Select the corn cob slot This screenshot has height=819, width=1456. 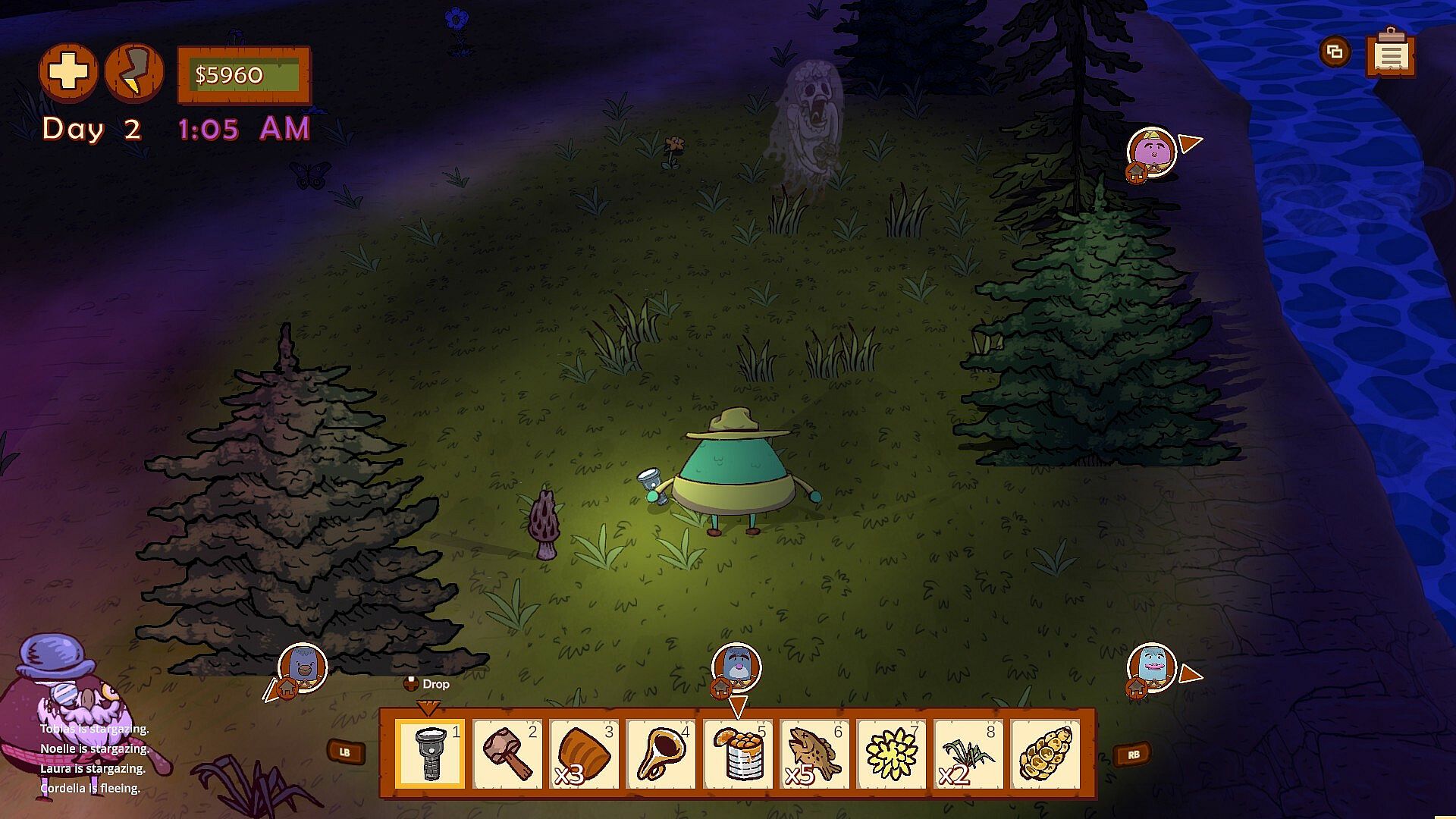click(1046, 754)
